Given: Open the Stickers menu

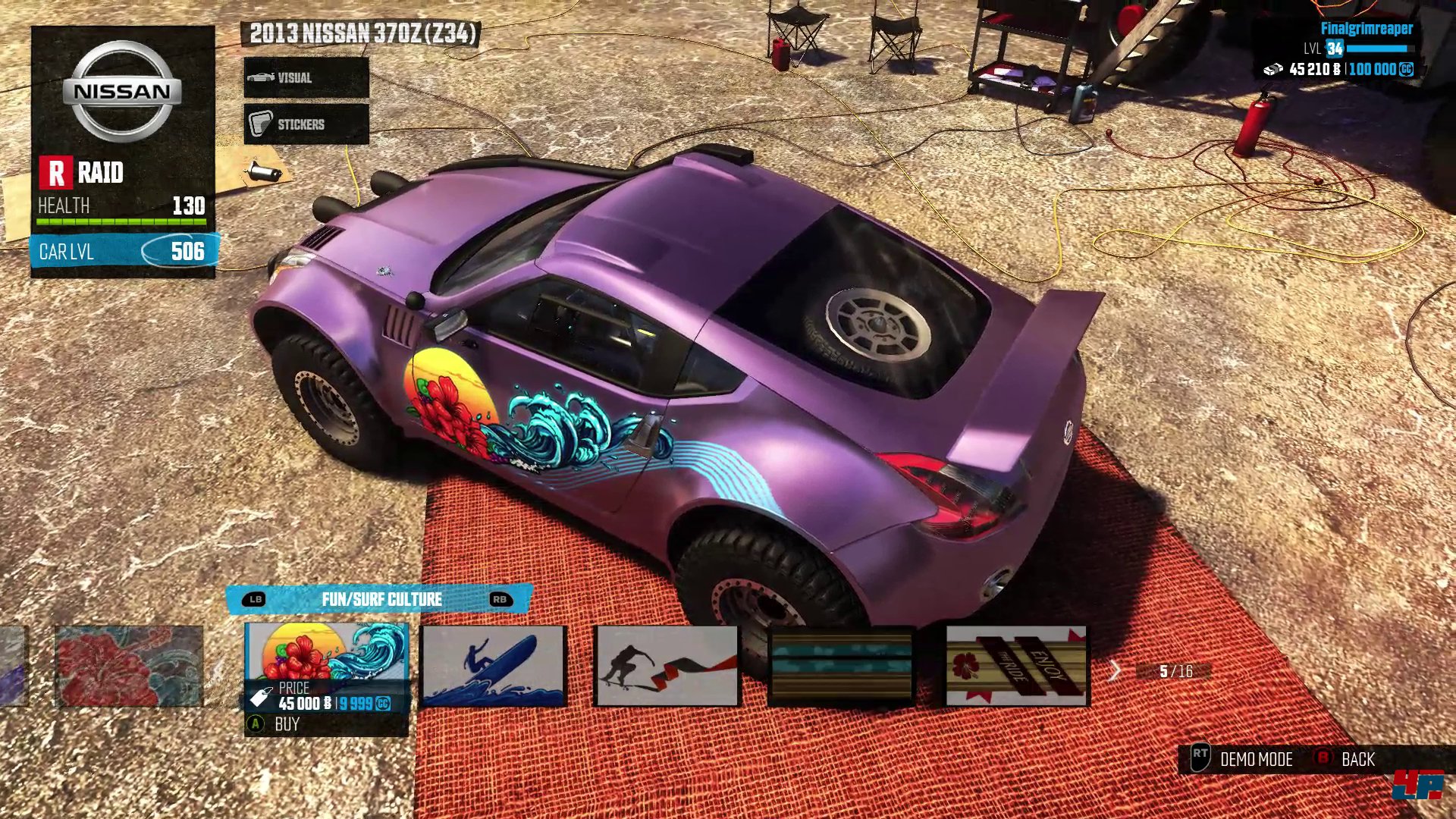Looking at the screenshot, I should pyautogui.click(x=306, y=124).
